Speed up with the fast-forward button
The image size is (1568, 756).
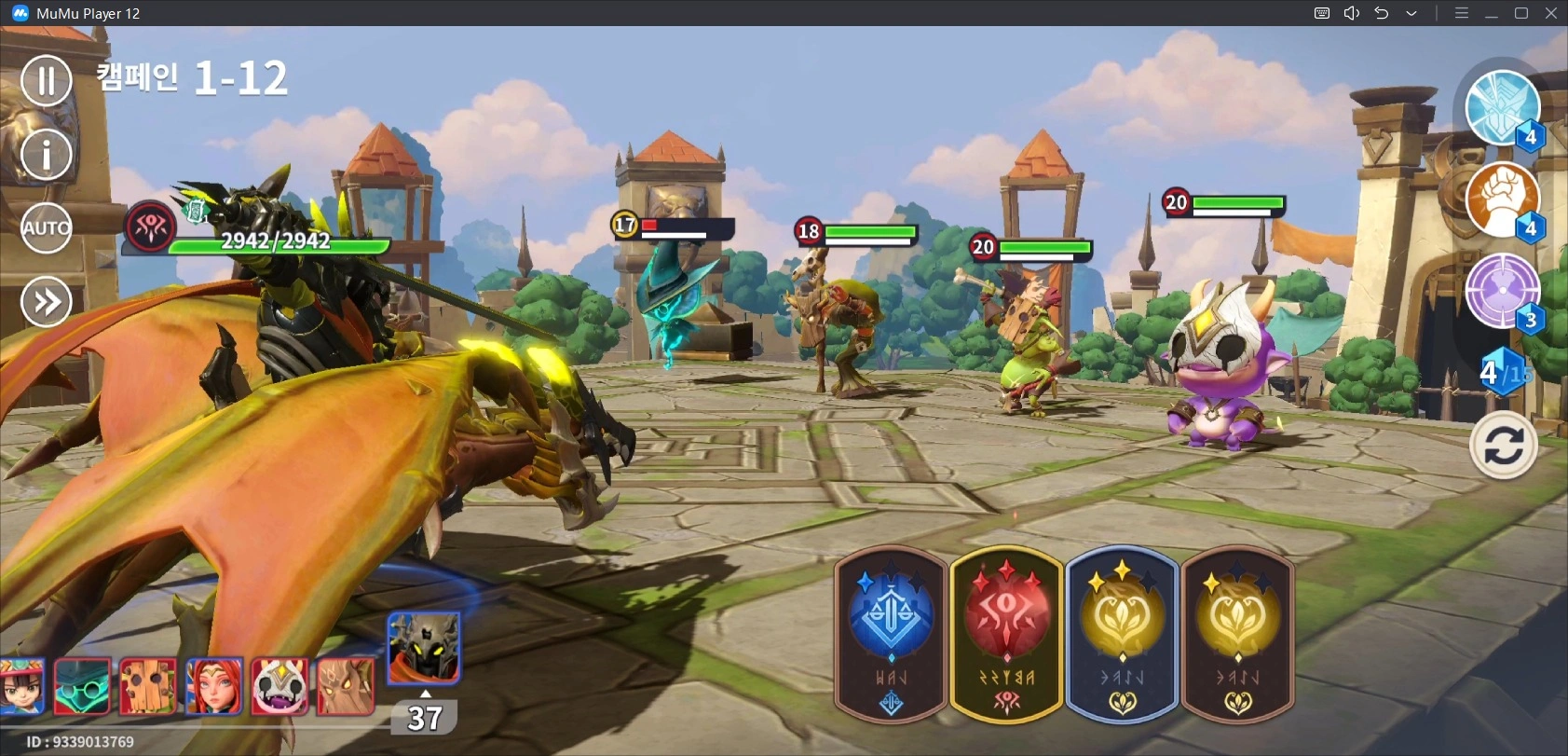(46, 302)
